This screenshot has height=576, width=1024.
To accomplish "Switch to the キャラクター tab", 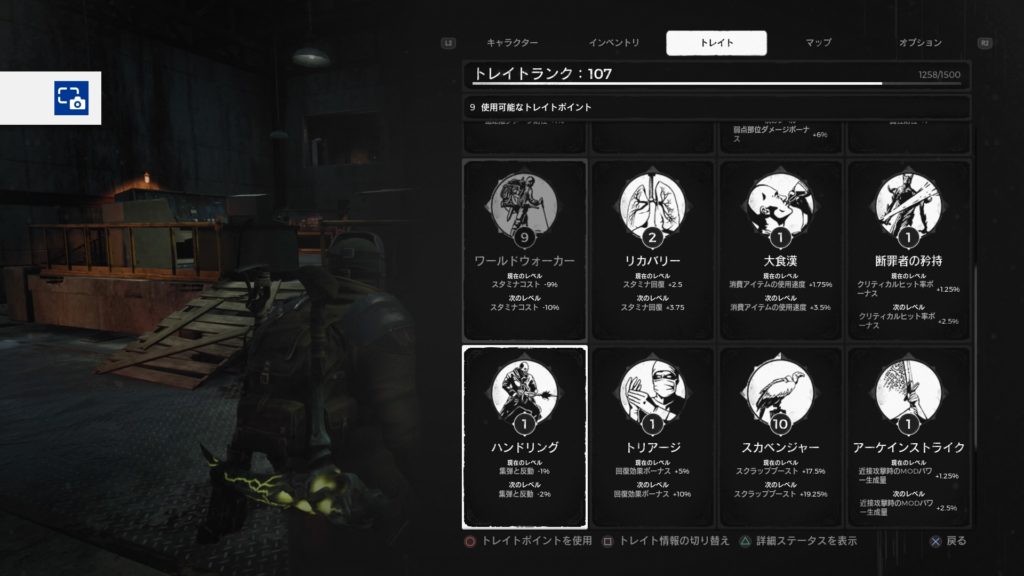I will pyautogui.click(x=512, y=43).
